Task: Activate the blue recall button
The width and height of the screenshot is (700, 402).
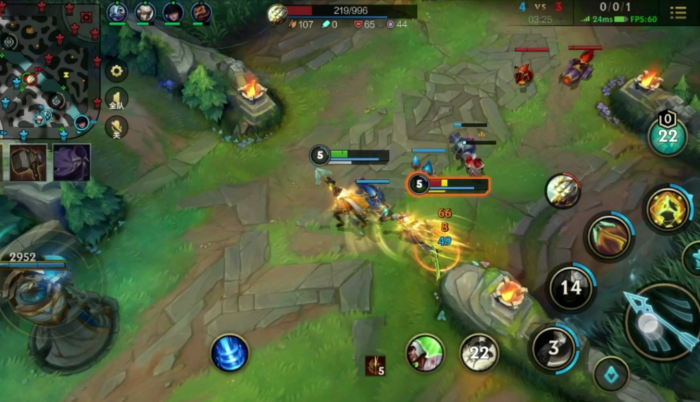Action: (x=230, y=353)
